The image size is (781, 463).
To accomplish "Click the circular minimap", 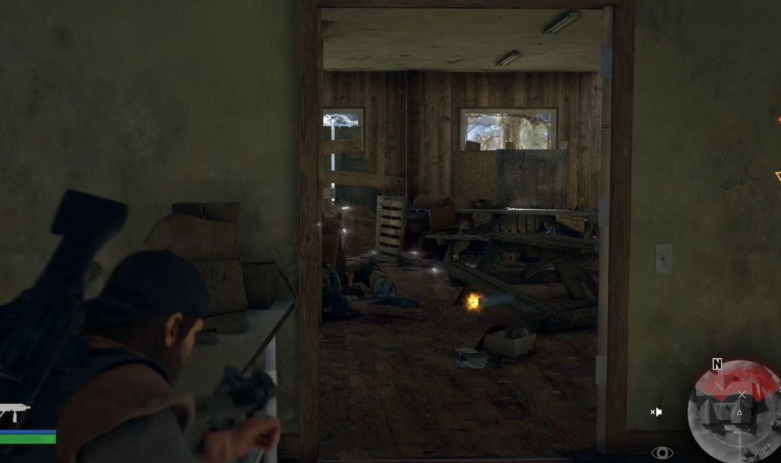I will 734,410.
